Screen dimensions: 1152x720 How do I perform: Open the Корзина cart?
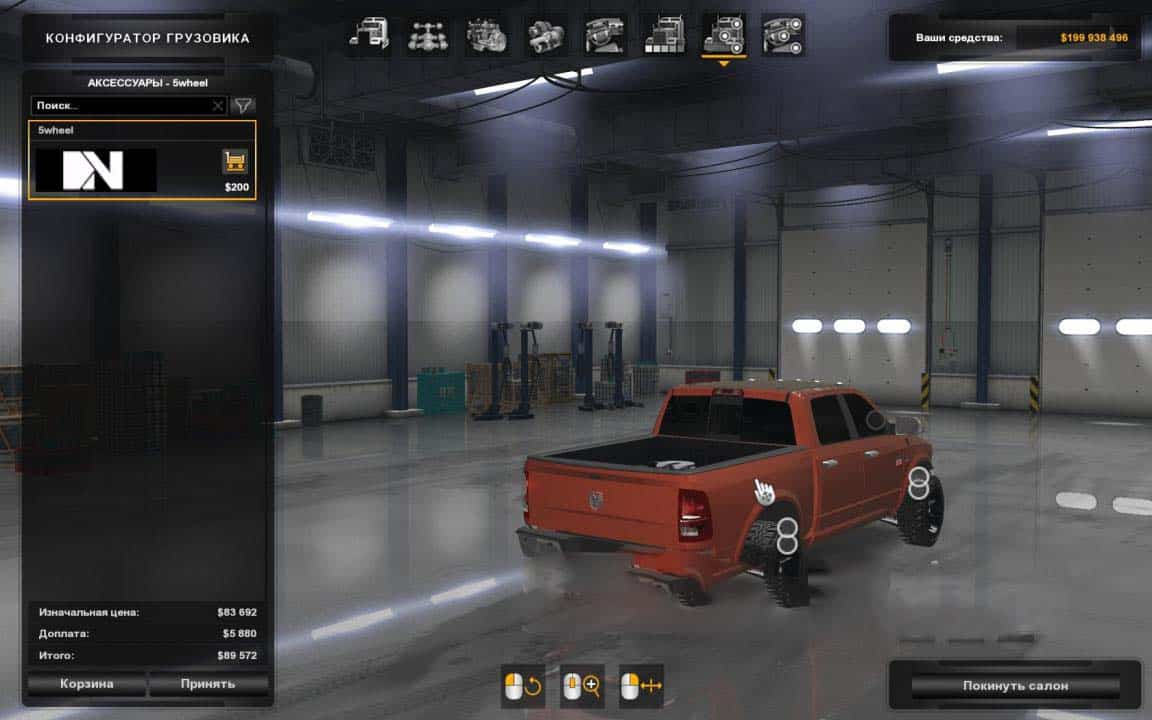coord(85,684)
